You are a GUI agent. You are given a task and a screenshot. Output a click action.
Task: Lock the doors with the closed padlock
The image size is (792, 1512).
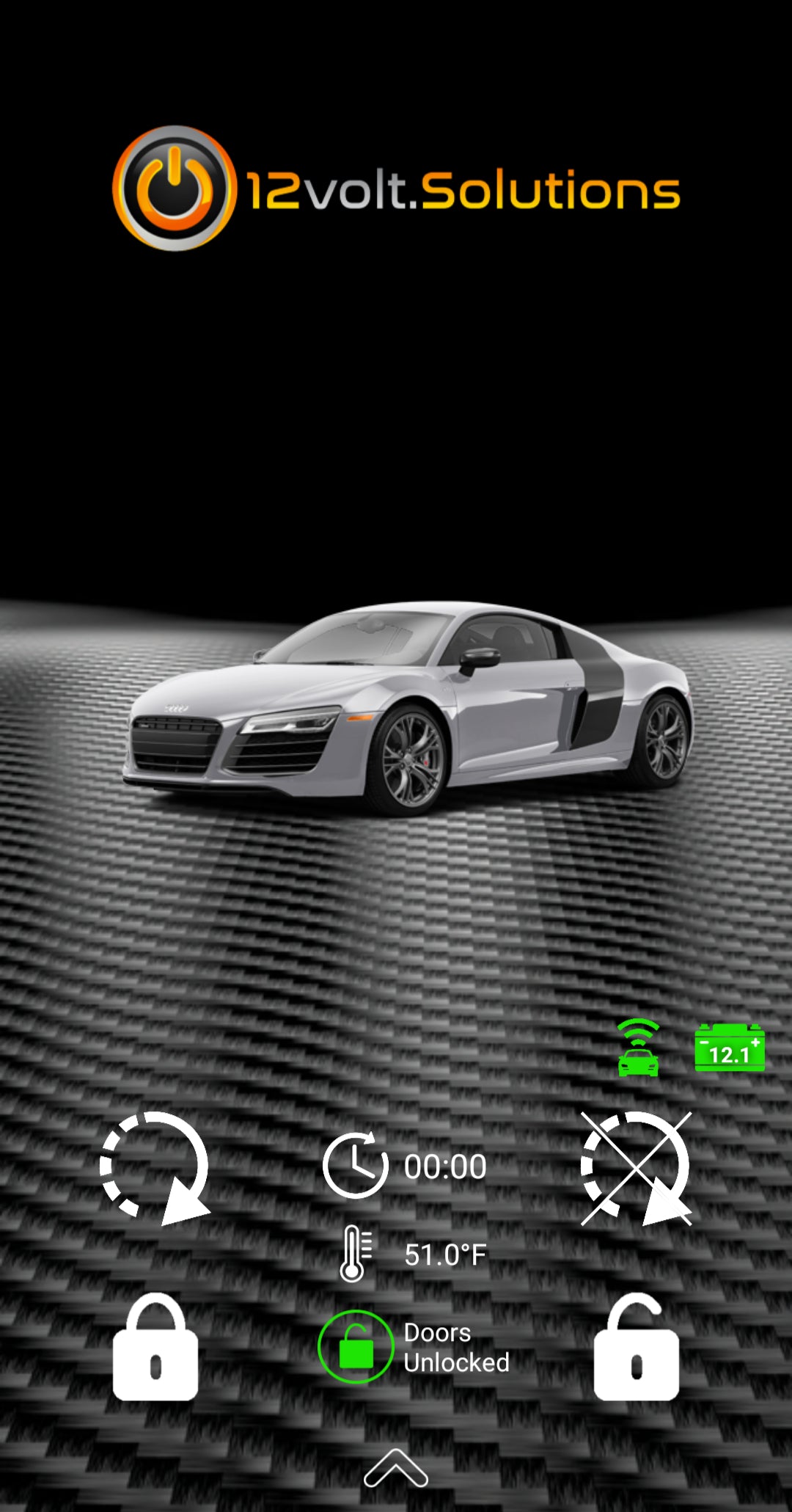click(x=155, y=1348)
